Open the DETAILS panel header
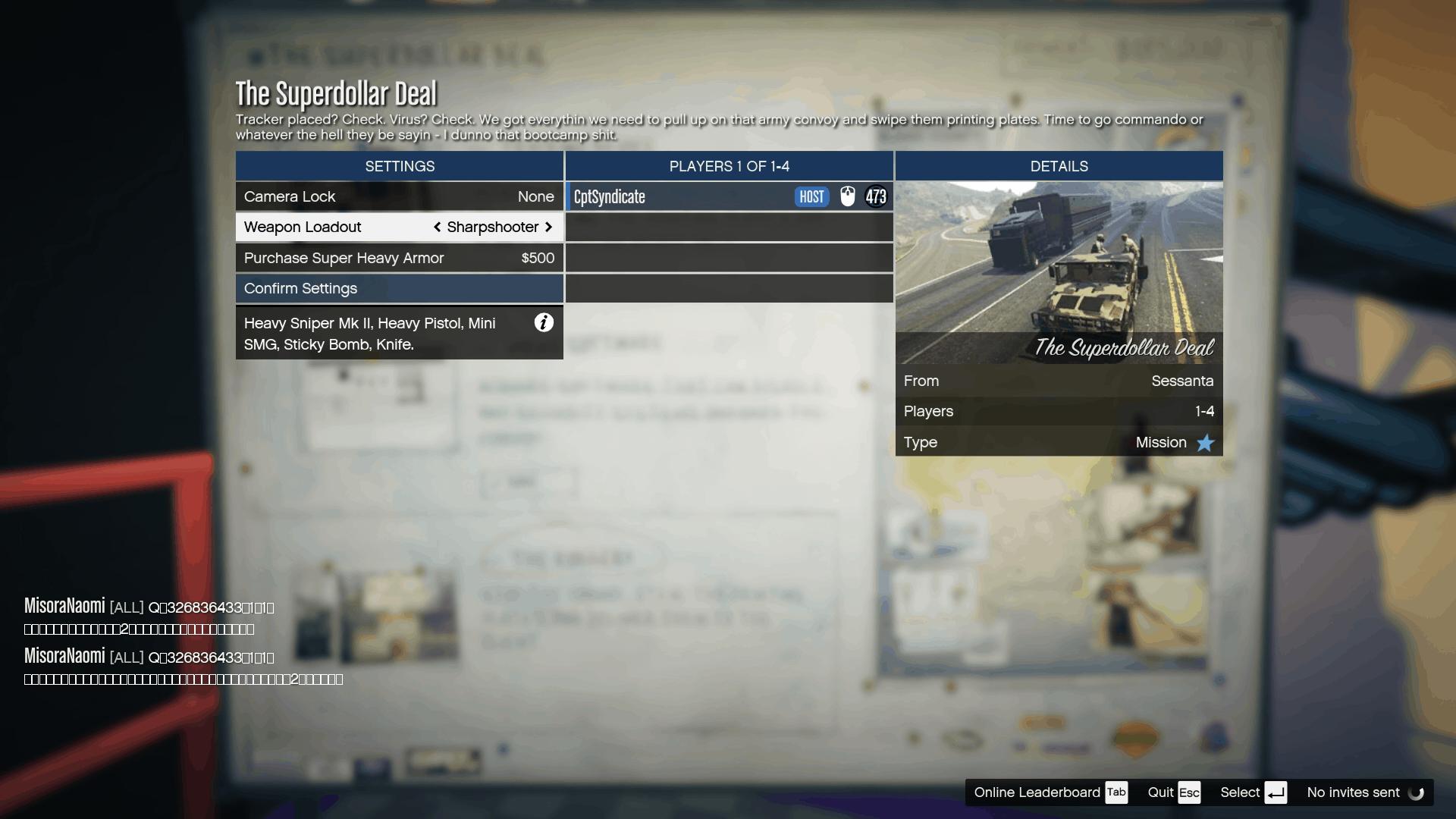Viewport: 1456px width, 819px height. (x=1059, y=166)
